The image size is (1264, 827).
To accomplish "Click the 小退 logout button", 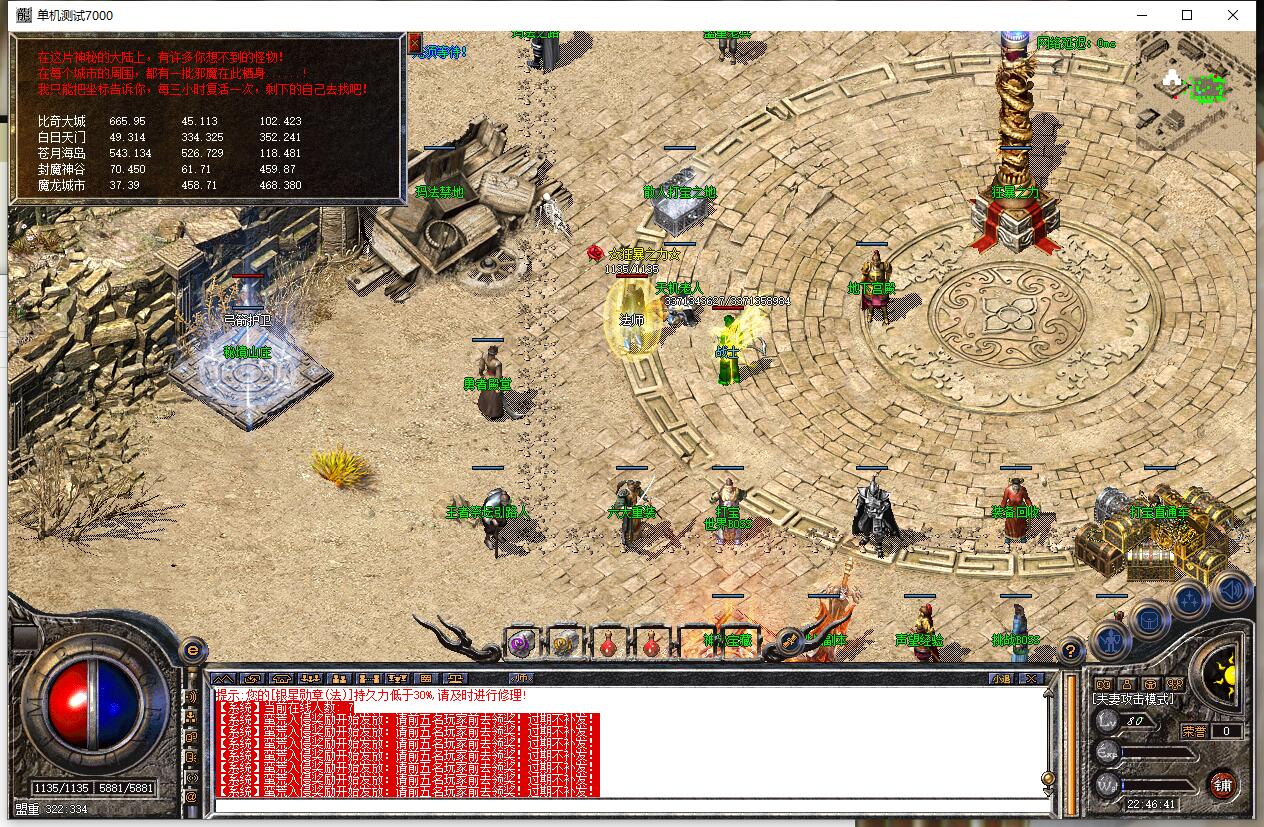I will (x=1001, y=678).
